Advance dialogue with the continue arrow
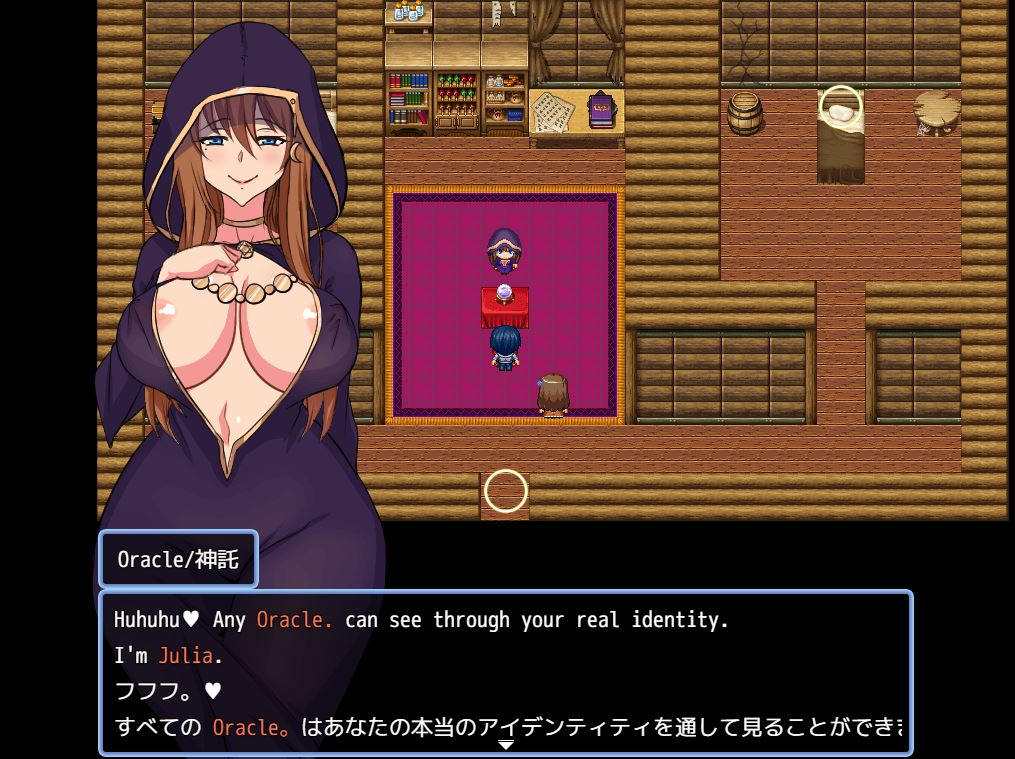Viewport: 1015px width, 759px height. pos(506,744)
